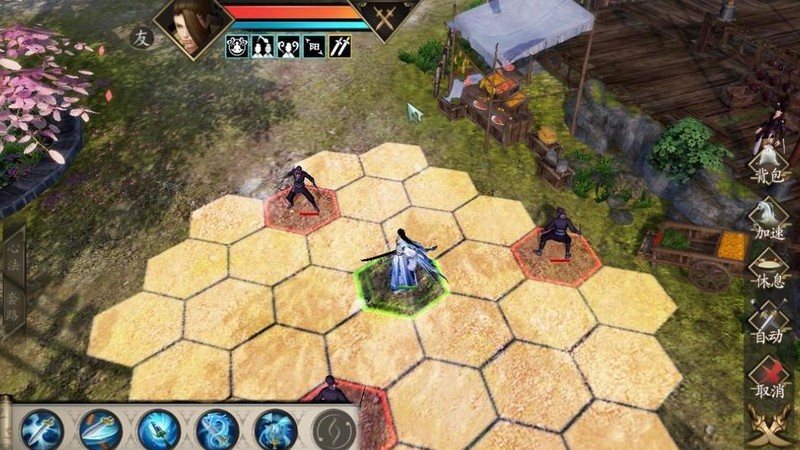Click the grey swirl skill slot
800x450 pixels.
[333, 429]
